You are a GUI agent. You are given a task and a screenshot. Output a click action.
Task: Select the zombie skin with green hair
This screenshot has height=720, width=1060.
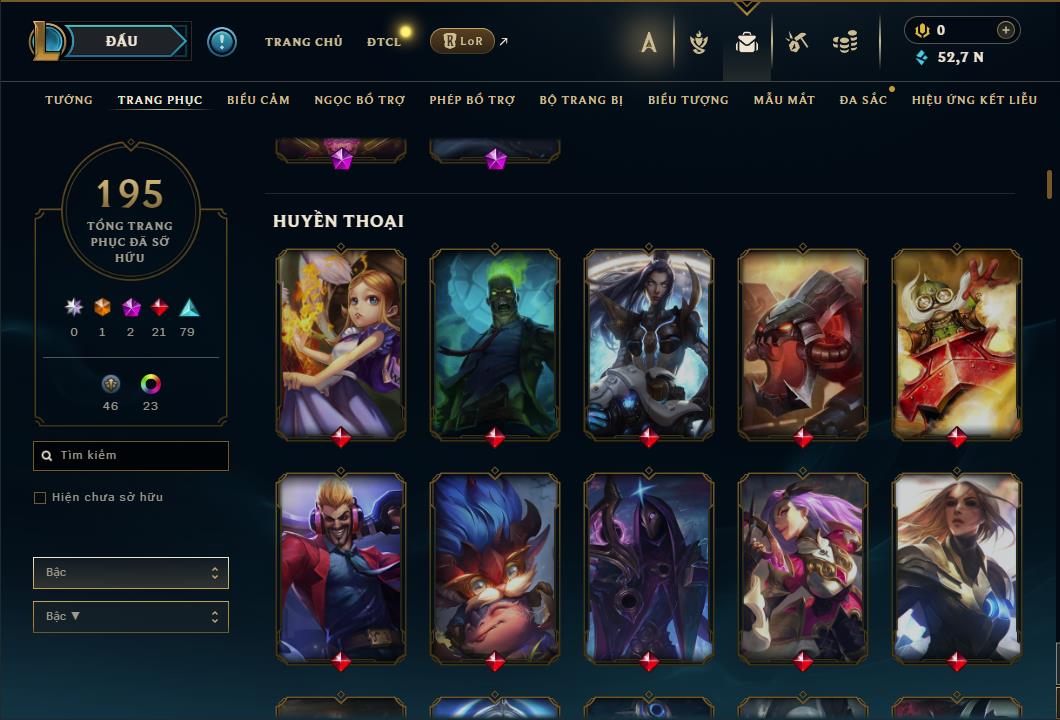pyautogui.click(x=495, y=343)
